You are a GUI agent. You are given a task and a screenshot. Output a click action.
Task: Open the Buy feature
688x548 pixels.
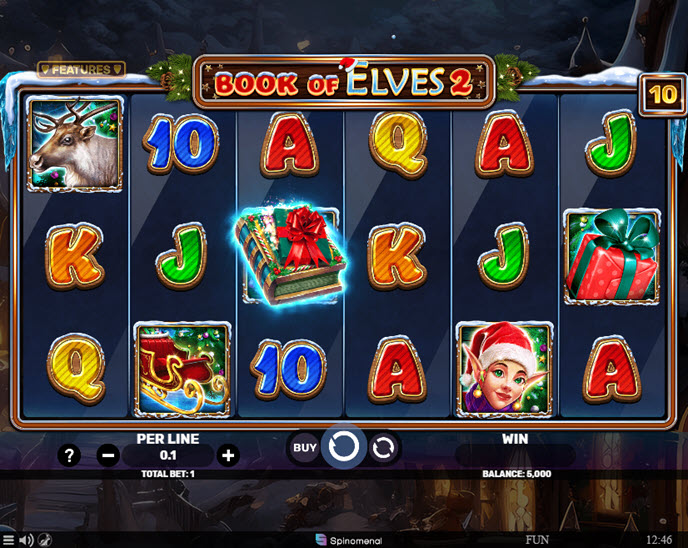pos(305,447)
